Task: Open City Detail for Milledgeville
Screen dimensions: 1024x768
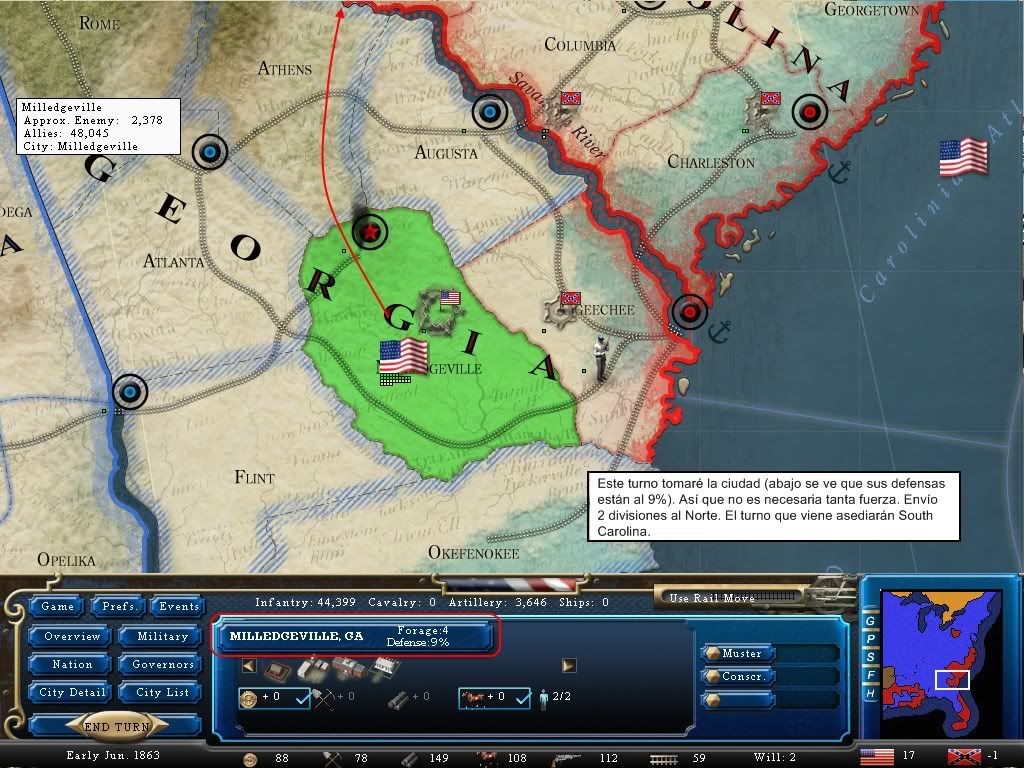Action: pyautogui.click(x=72, y=692)
